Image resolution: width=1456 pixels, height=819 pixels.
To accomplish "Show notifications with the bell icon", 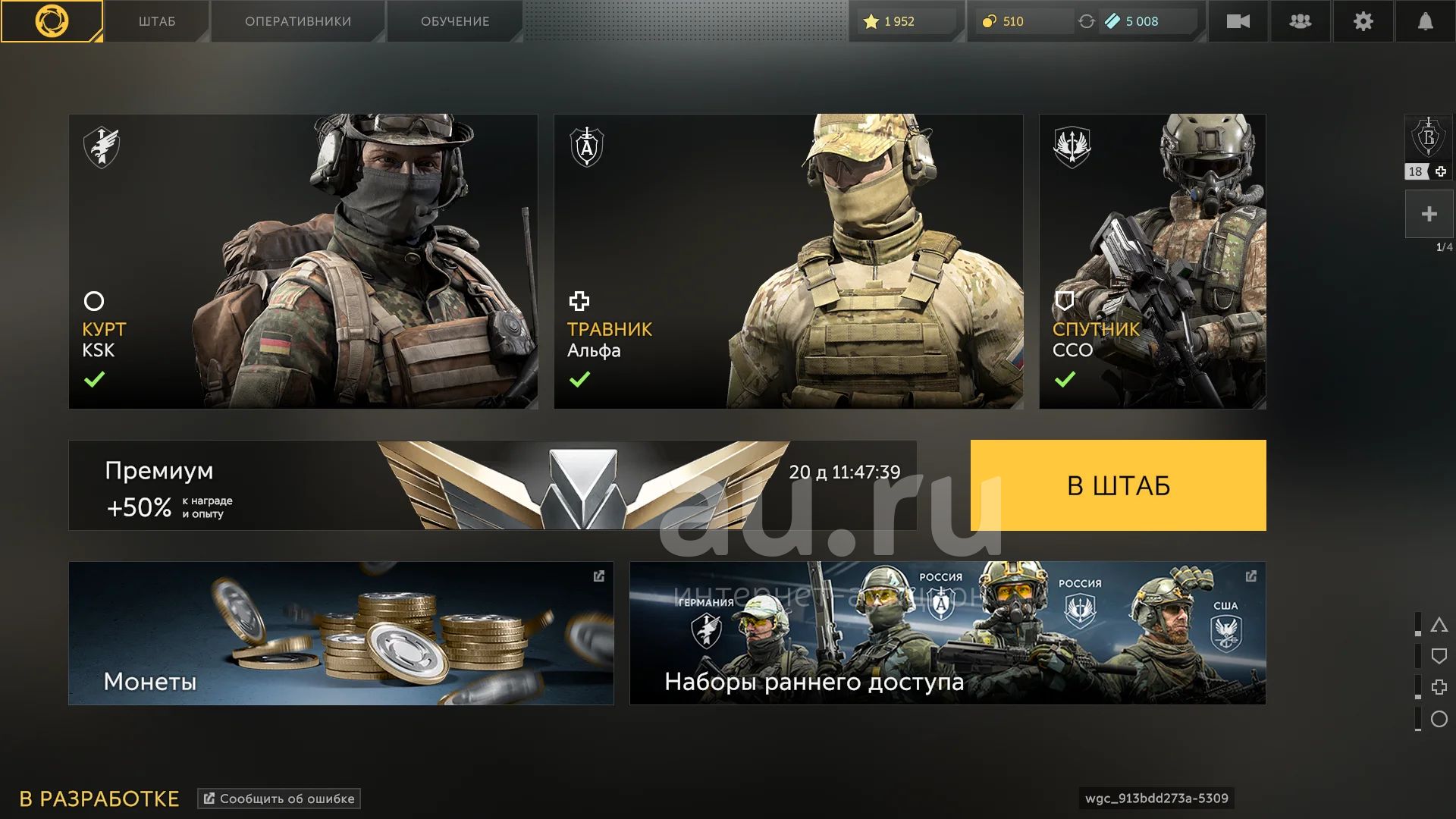I will 1426,21.
